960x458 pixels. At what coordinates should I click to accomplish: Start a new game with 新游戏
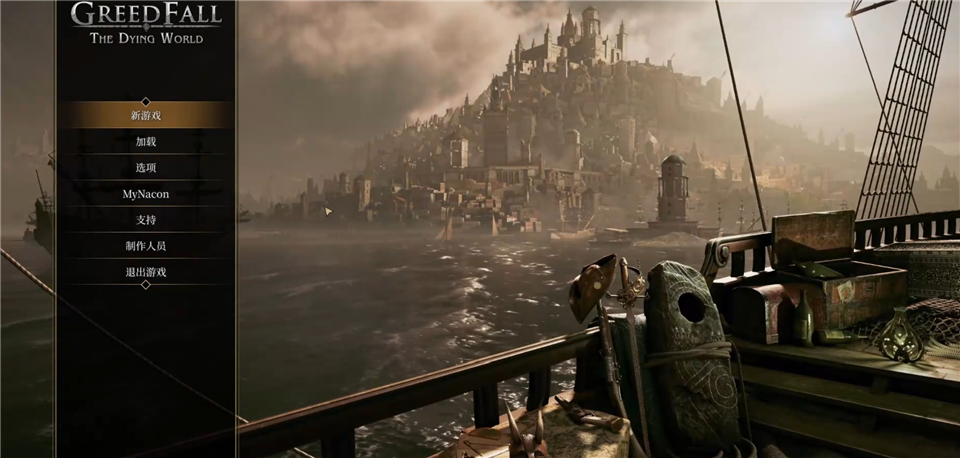pos(146,115)
